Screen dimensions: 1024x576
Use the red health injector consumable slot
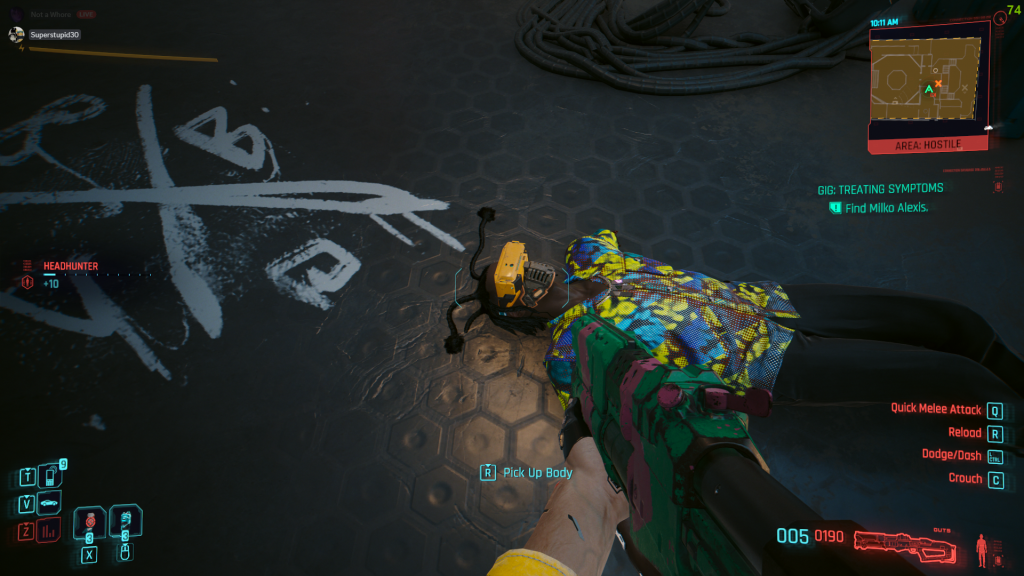click(89, 521)
